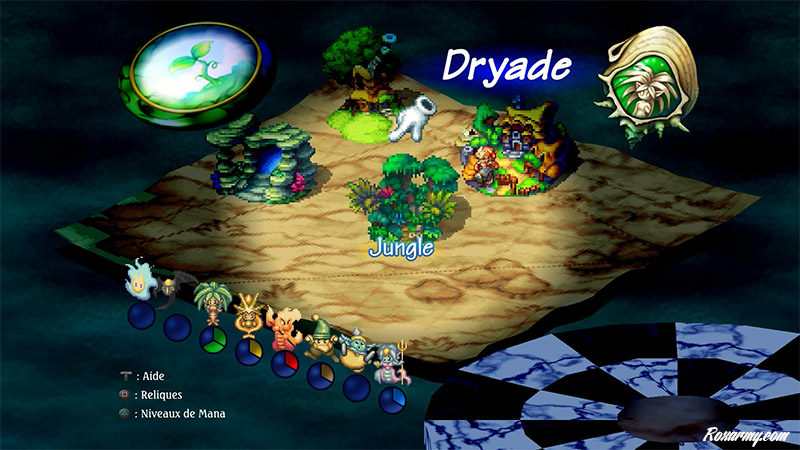Select the Wisp spirit icon
This screenshot has width=800, height=450.
(137, 280)
